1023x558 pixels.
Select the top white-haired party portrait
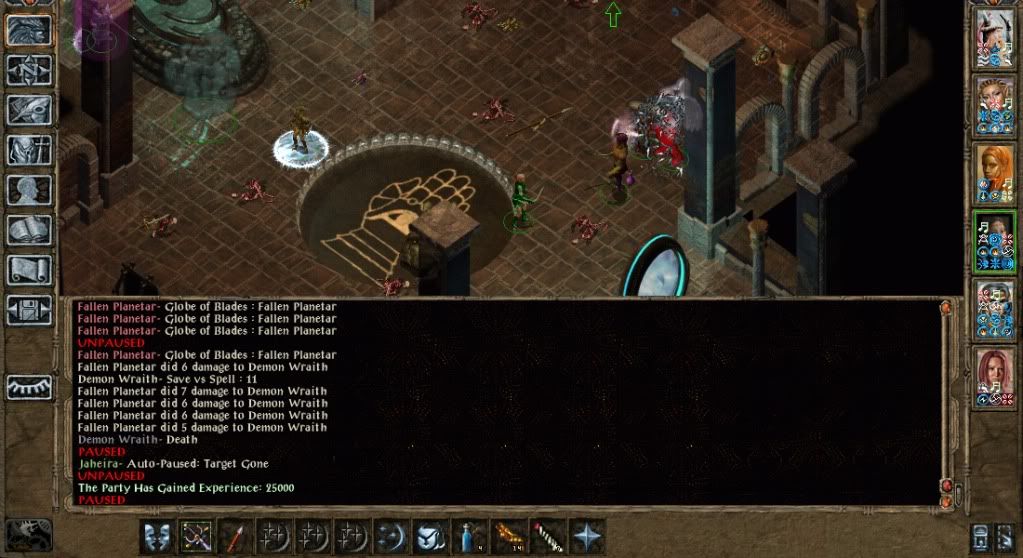click(x=995, y=39)
